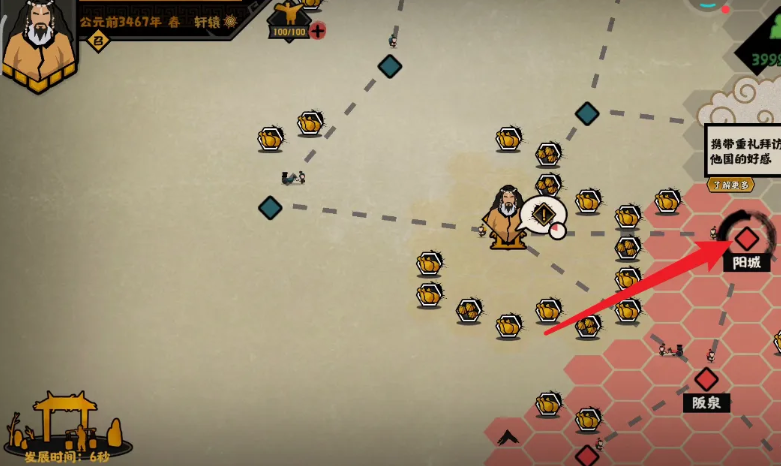Select the 阳城 city marker
Image resolution: width=781 pixels, height=466 pixels.
(x=746, y=239)
